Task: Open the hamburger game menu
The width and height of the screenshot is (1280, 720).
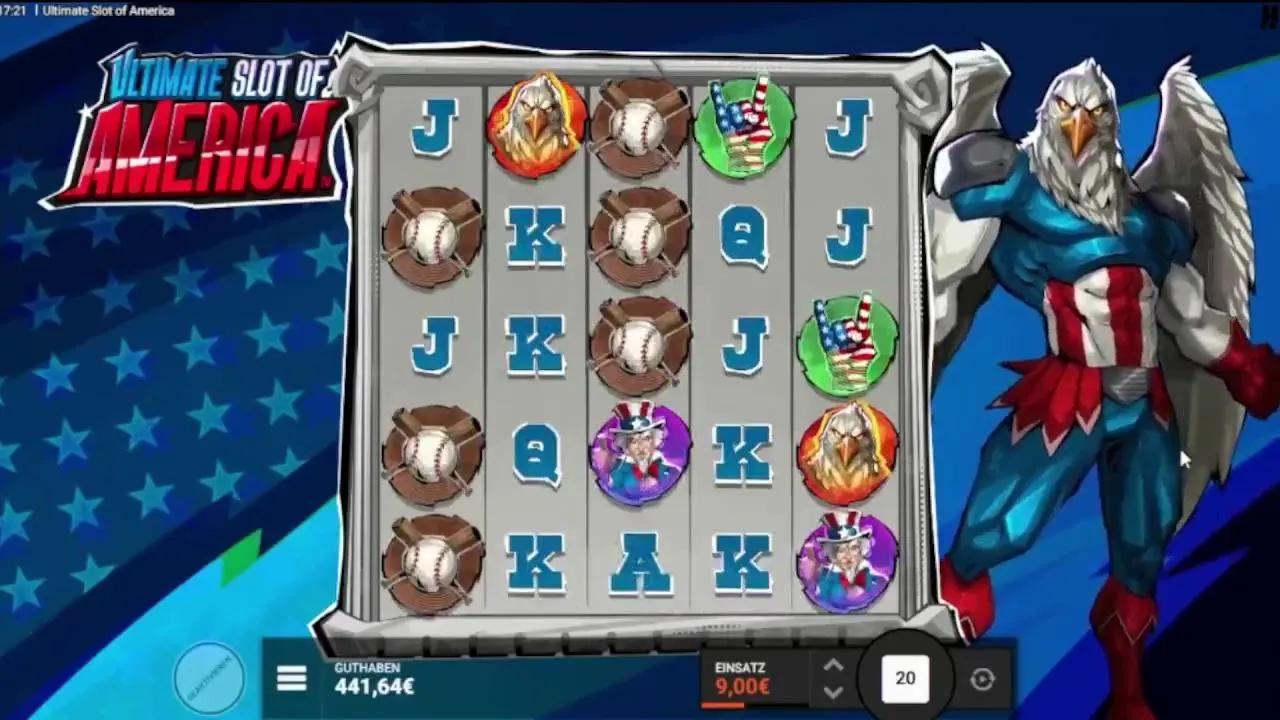Action: (291, 677)
